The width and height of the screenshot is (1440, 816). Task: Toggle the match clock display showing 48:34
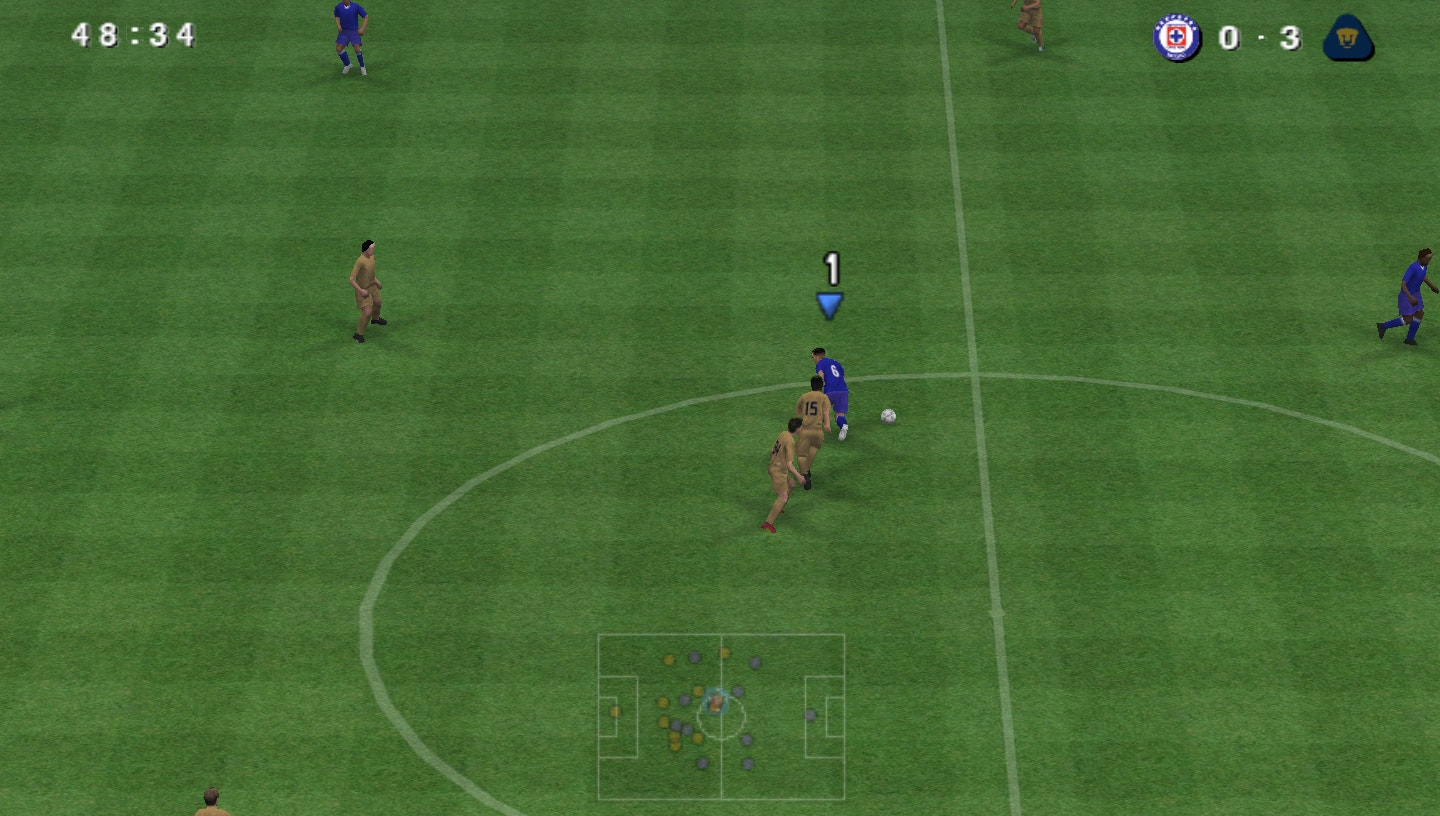[131, 35]
